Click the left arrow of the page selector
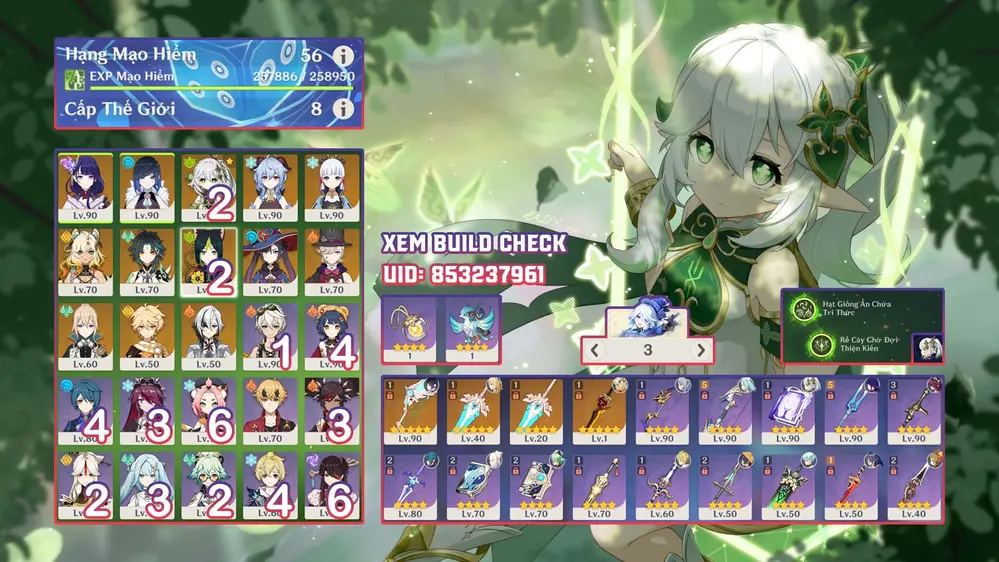The width and height of the screenshot is (999, 562). pos(593,350)
